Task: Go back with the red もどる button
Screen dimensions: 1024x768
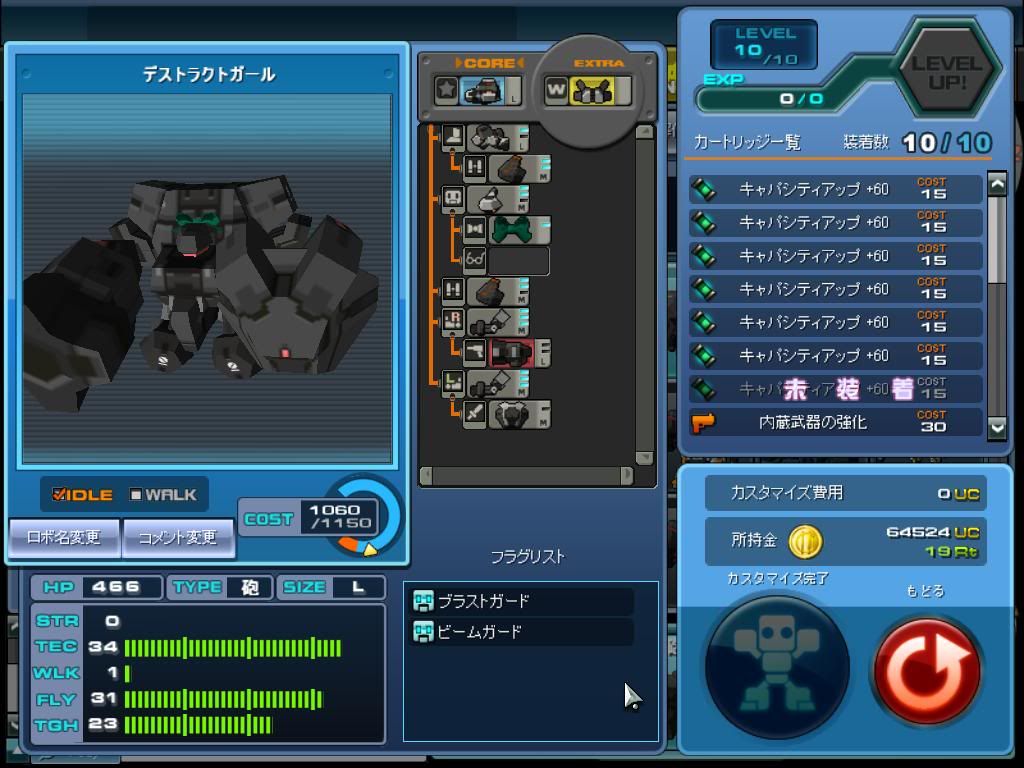Action: [926, 667]
